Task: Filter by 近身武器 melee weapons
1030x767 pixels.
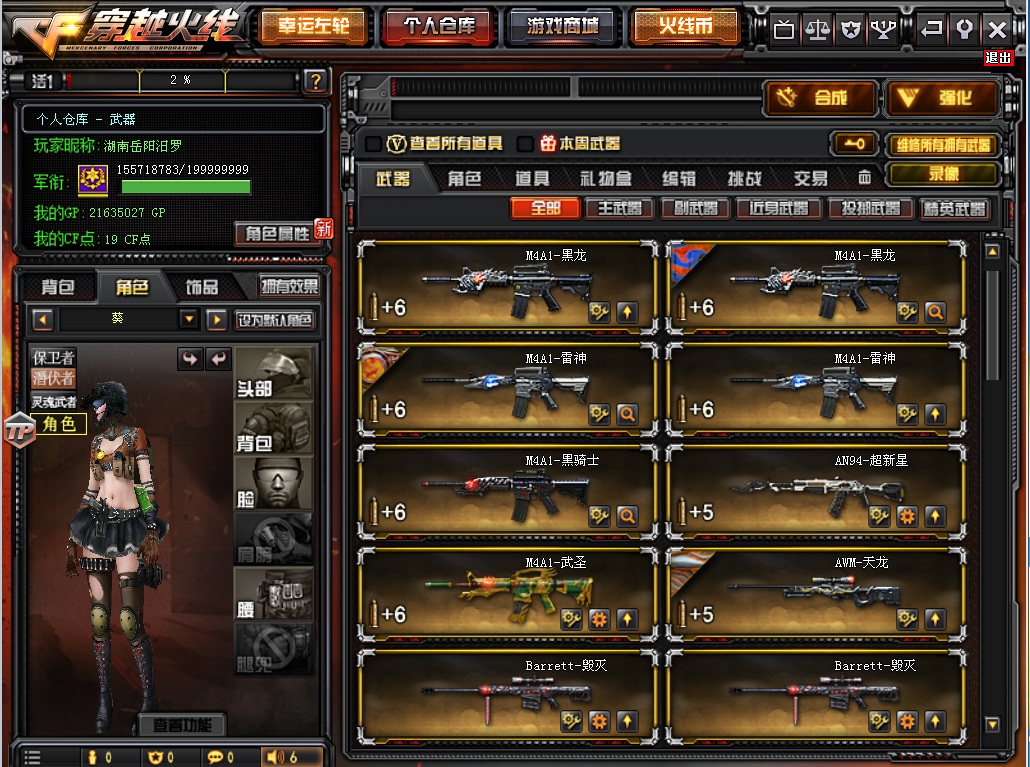Action: coord(779,209)
